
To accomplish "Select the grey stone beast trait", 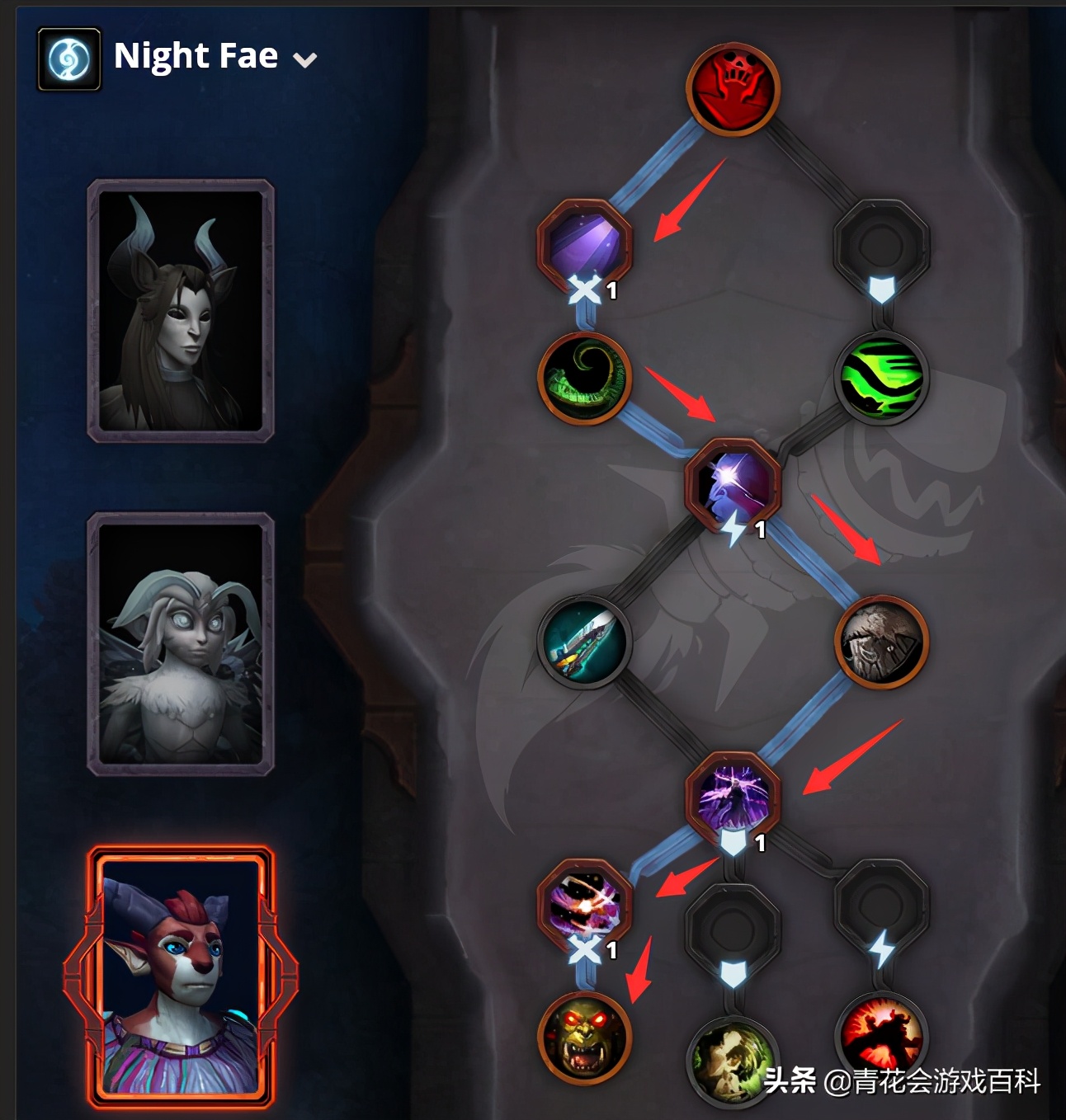I will 881,642.
